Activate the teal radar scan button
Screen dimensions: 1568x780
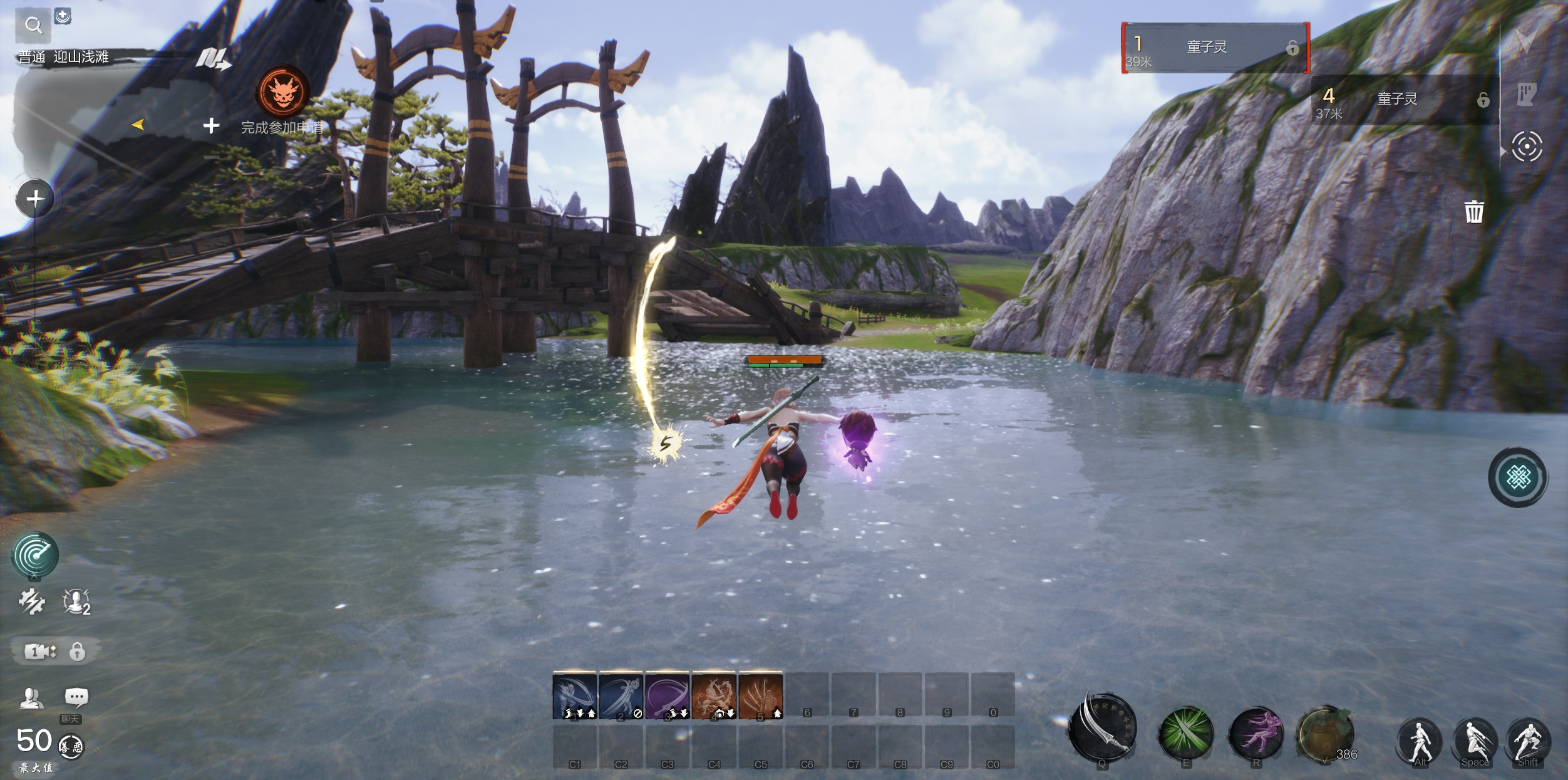pos(35,554)
